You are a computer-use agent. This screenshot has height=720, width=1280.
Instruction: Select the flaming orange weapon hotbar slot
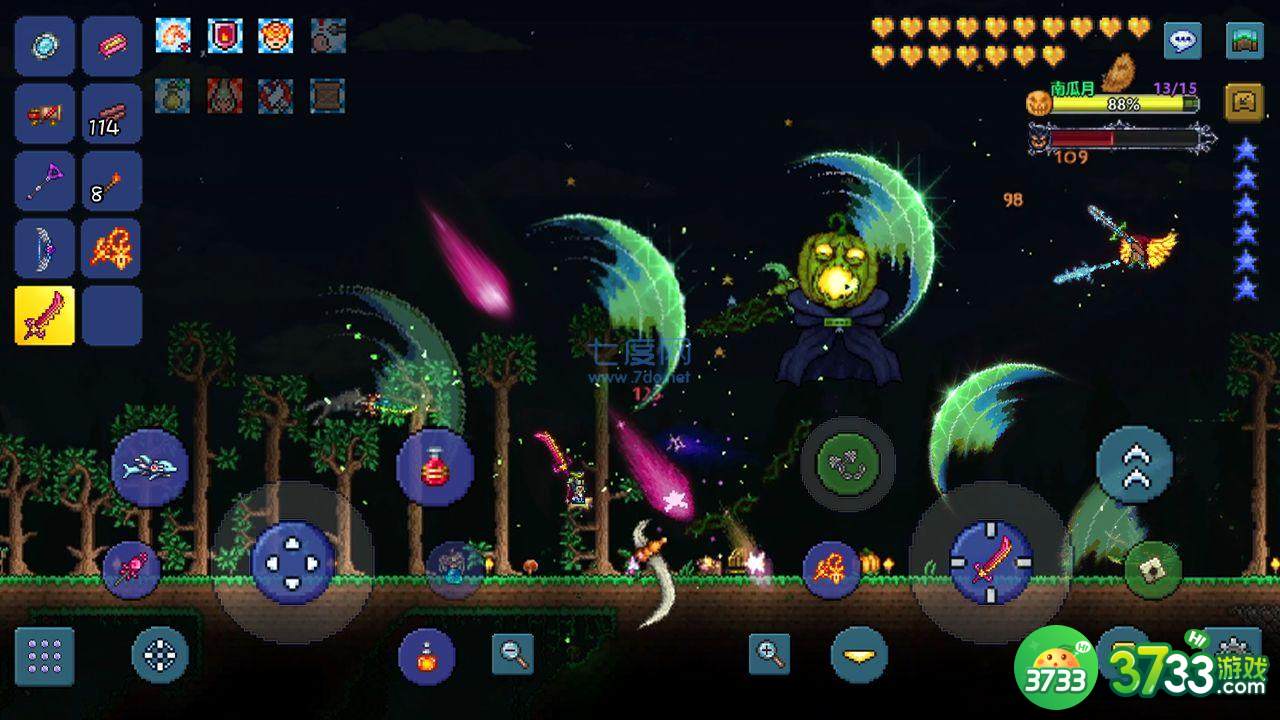[111, 248]
